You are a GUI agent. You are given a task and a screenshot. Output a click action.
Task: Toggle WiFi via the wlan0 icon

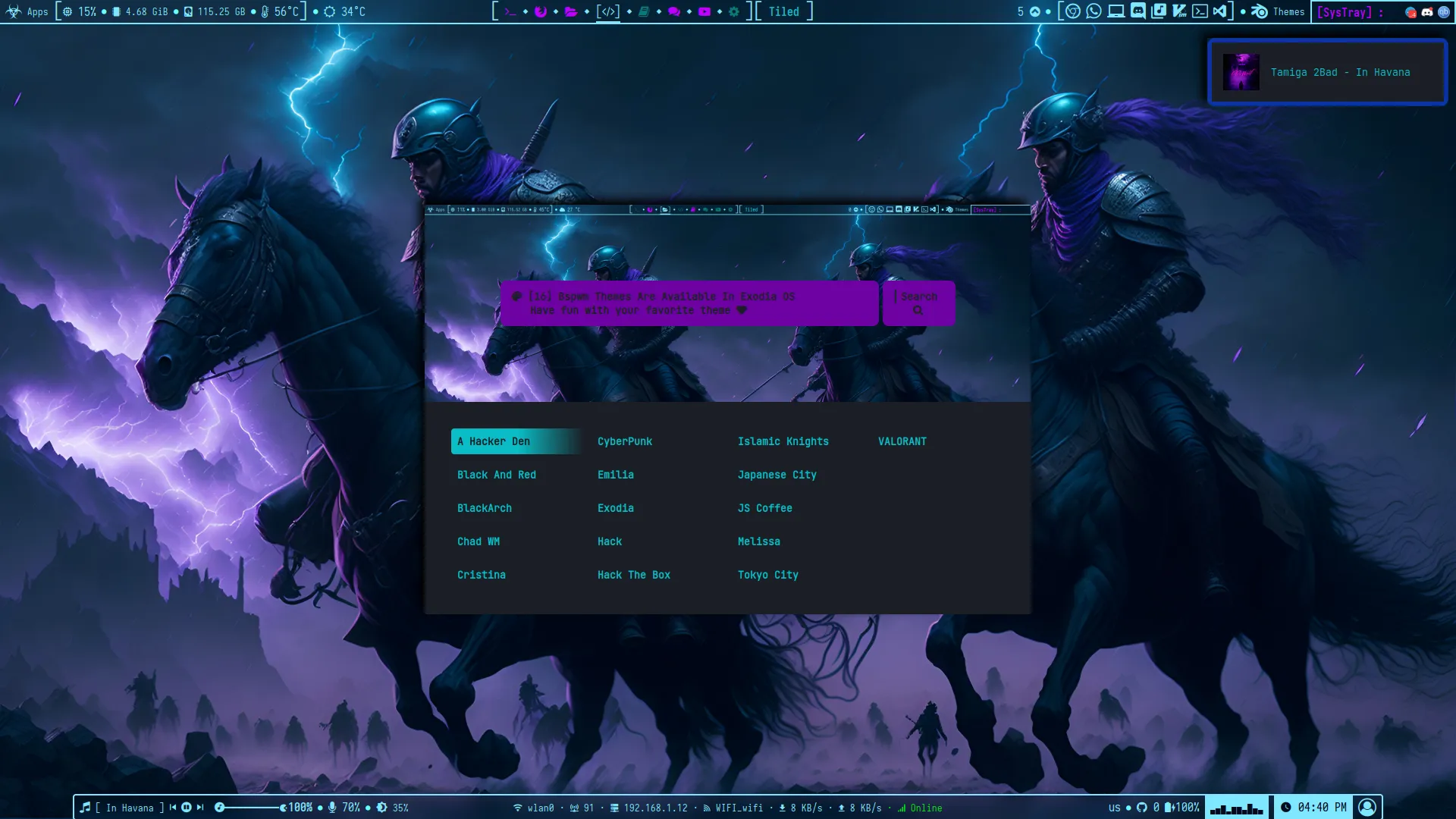518,808
